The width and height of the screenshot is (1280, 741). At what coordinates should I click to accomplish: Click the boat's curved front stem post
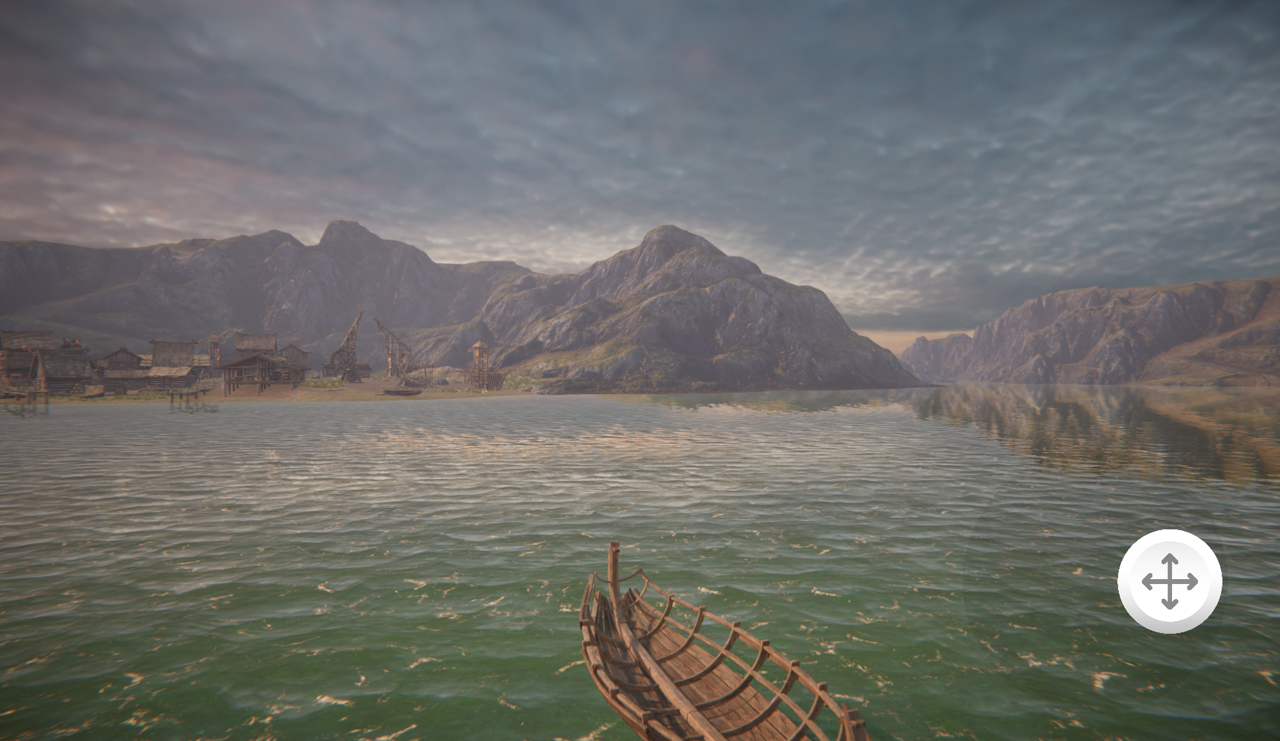pyautogui.click(x=612, y=570)
